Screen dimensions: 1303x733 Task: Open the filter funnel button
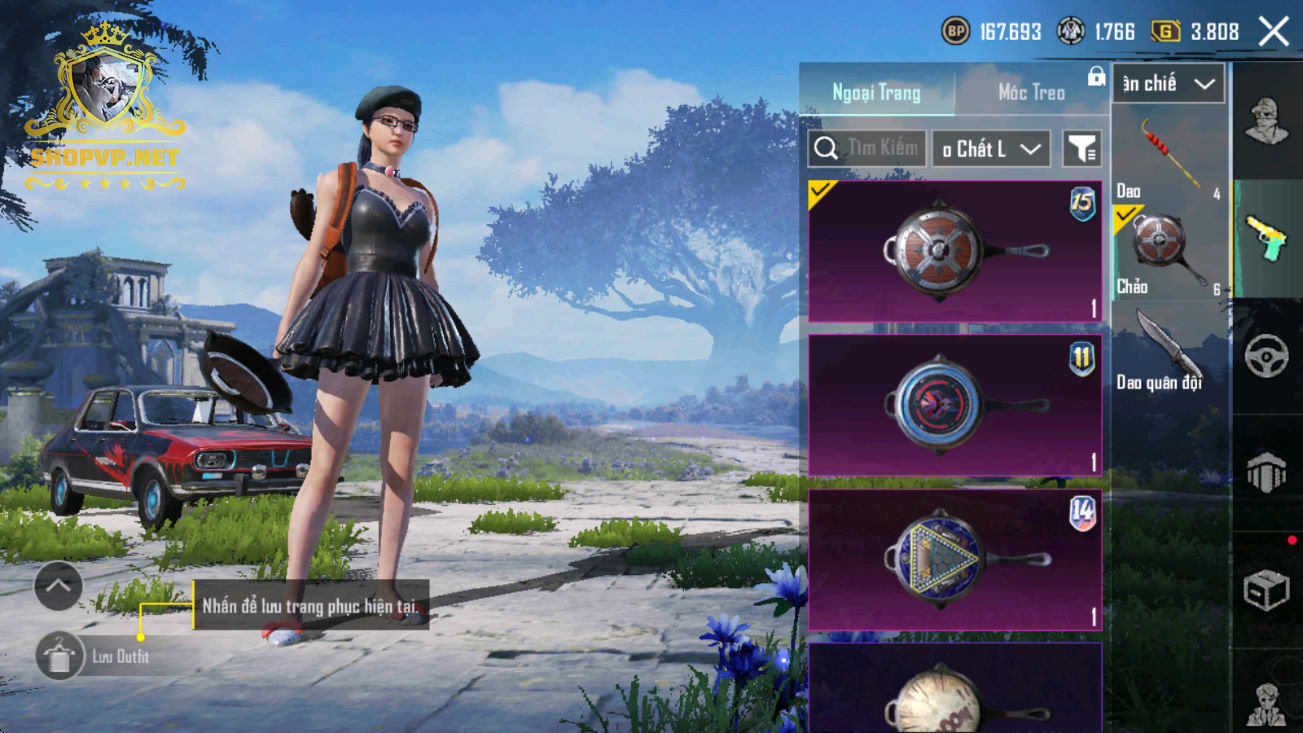point(1081,149)
